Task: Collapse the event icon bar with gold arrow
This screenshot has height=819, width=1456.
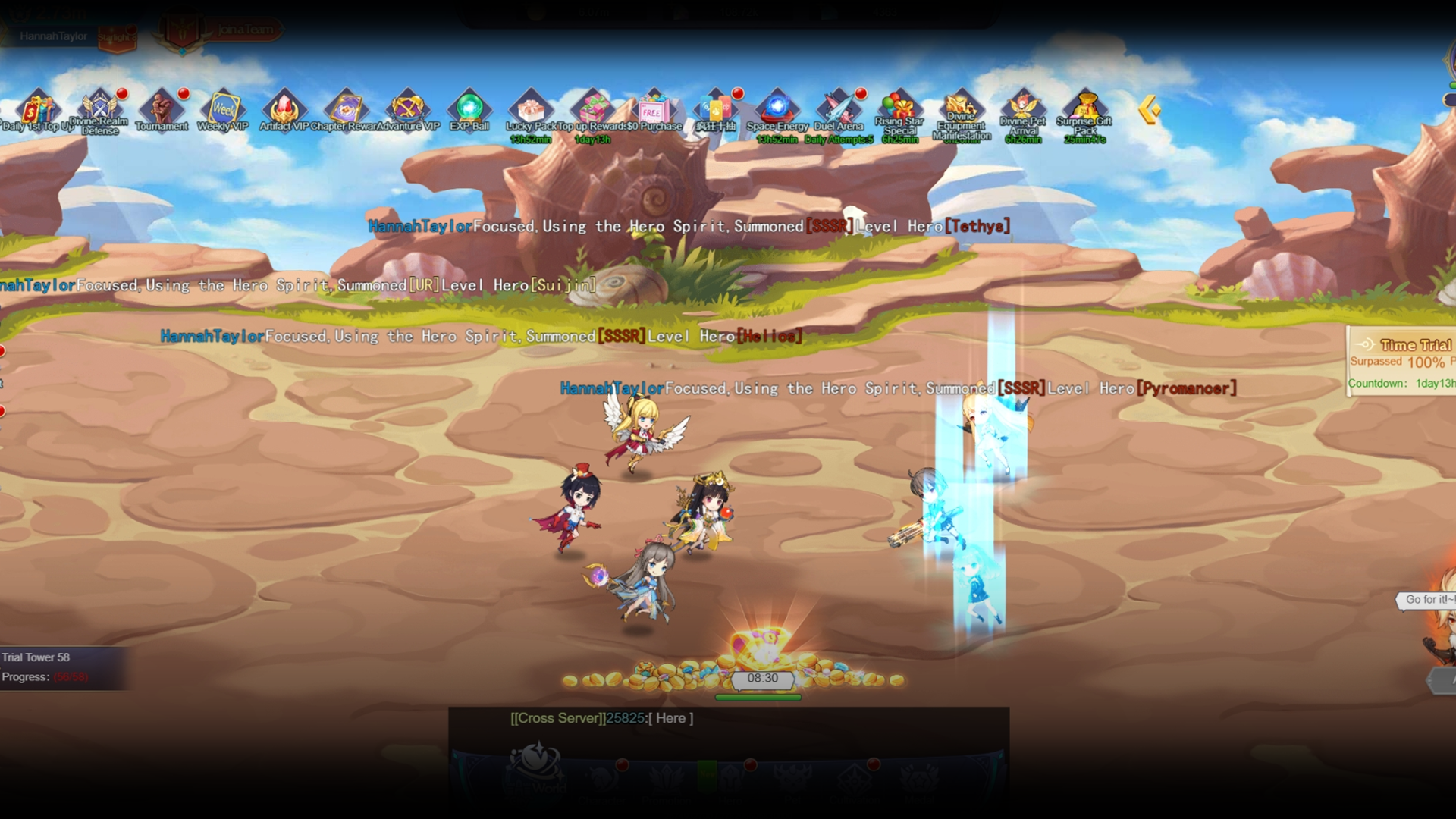Action: (1150, 110)
